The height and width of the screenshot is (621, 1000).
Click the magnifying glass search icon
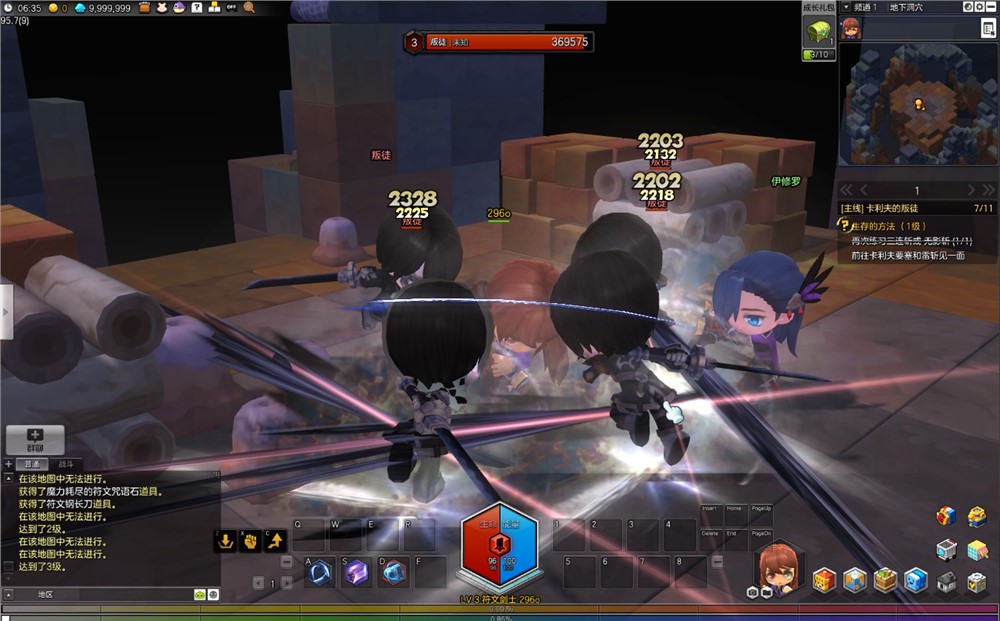(x=249, y=7)
